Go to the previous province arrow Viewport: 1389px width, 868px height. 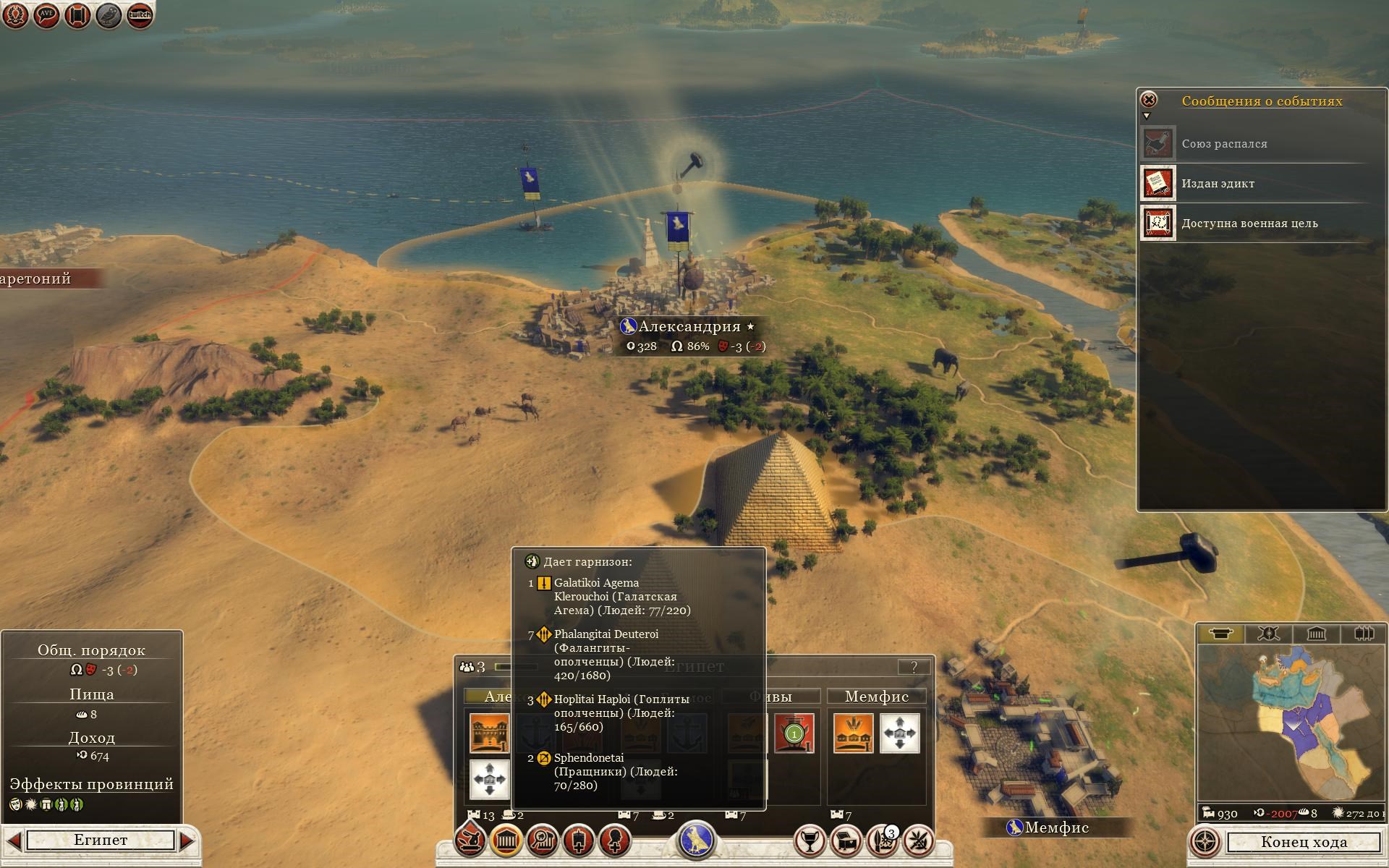tap(12, 841)
